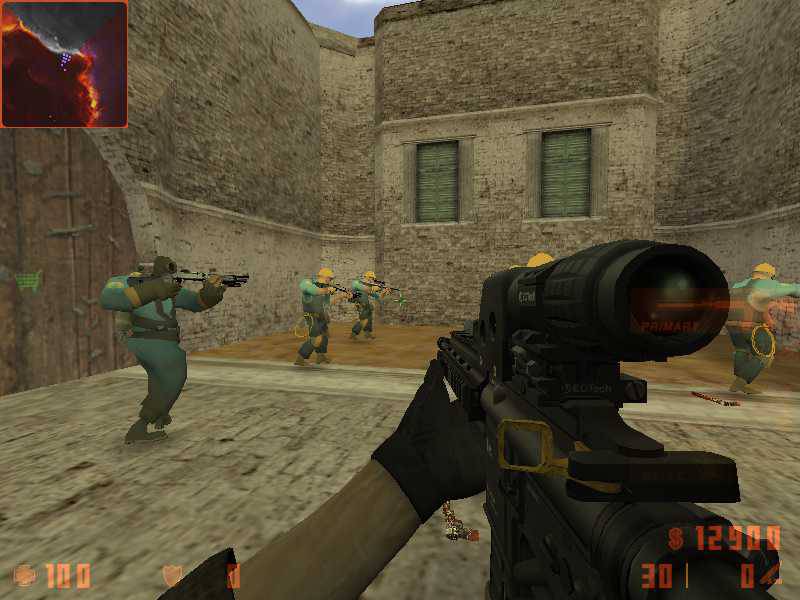800x600 pixels.
Task: Select the health cross icon
Action: point(25,575)
